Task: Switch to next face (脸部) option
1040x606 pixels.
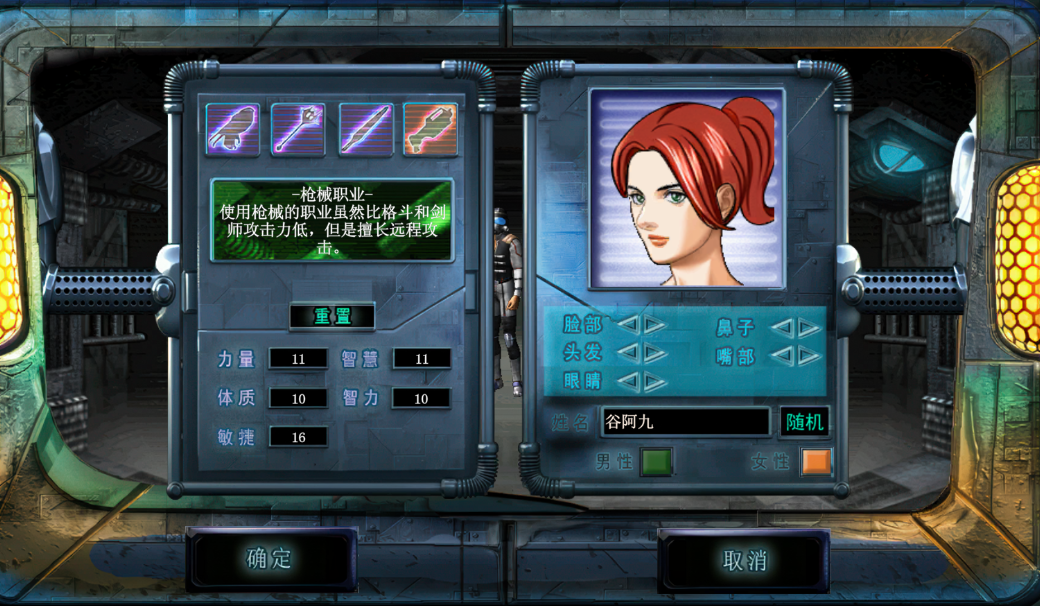Action: click(x=655, y=324)
